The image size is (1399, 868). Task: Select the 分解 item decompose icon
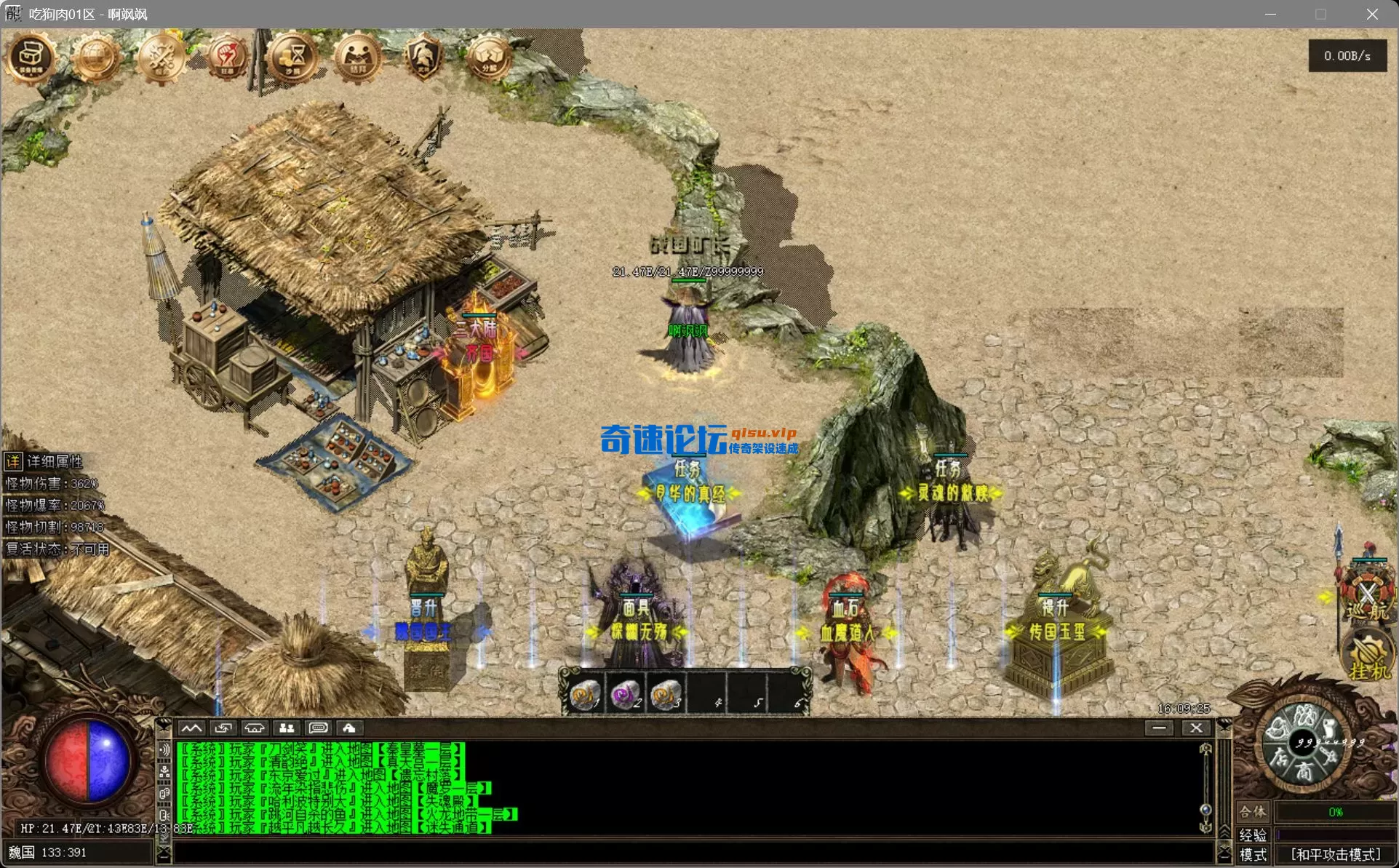pos(487,55)
